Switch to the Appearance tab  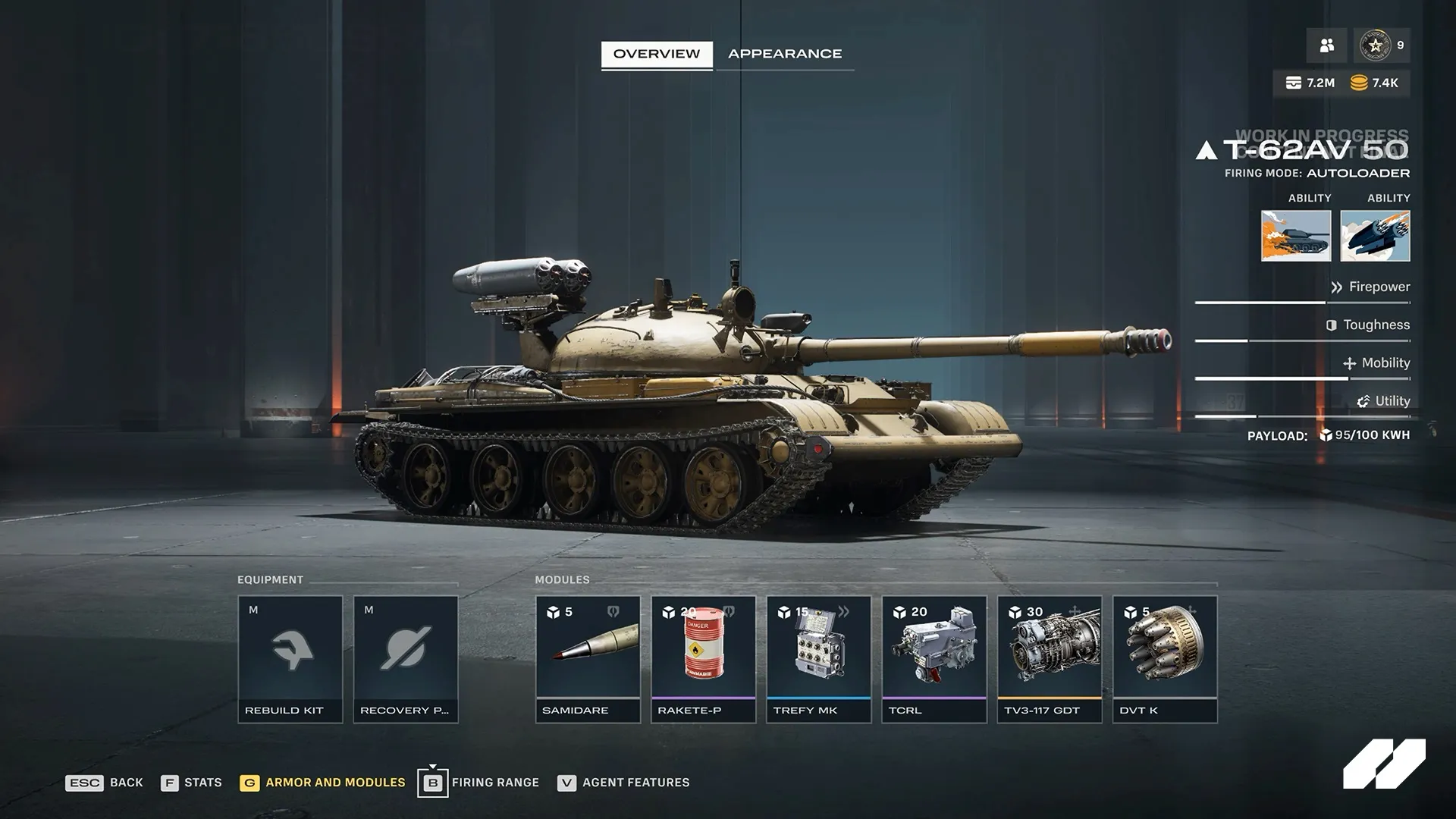tap(785, 53)
